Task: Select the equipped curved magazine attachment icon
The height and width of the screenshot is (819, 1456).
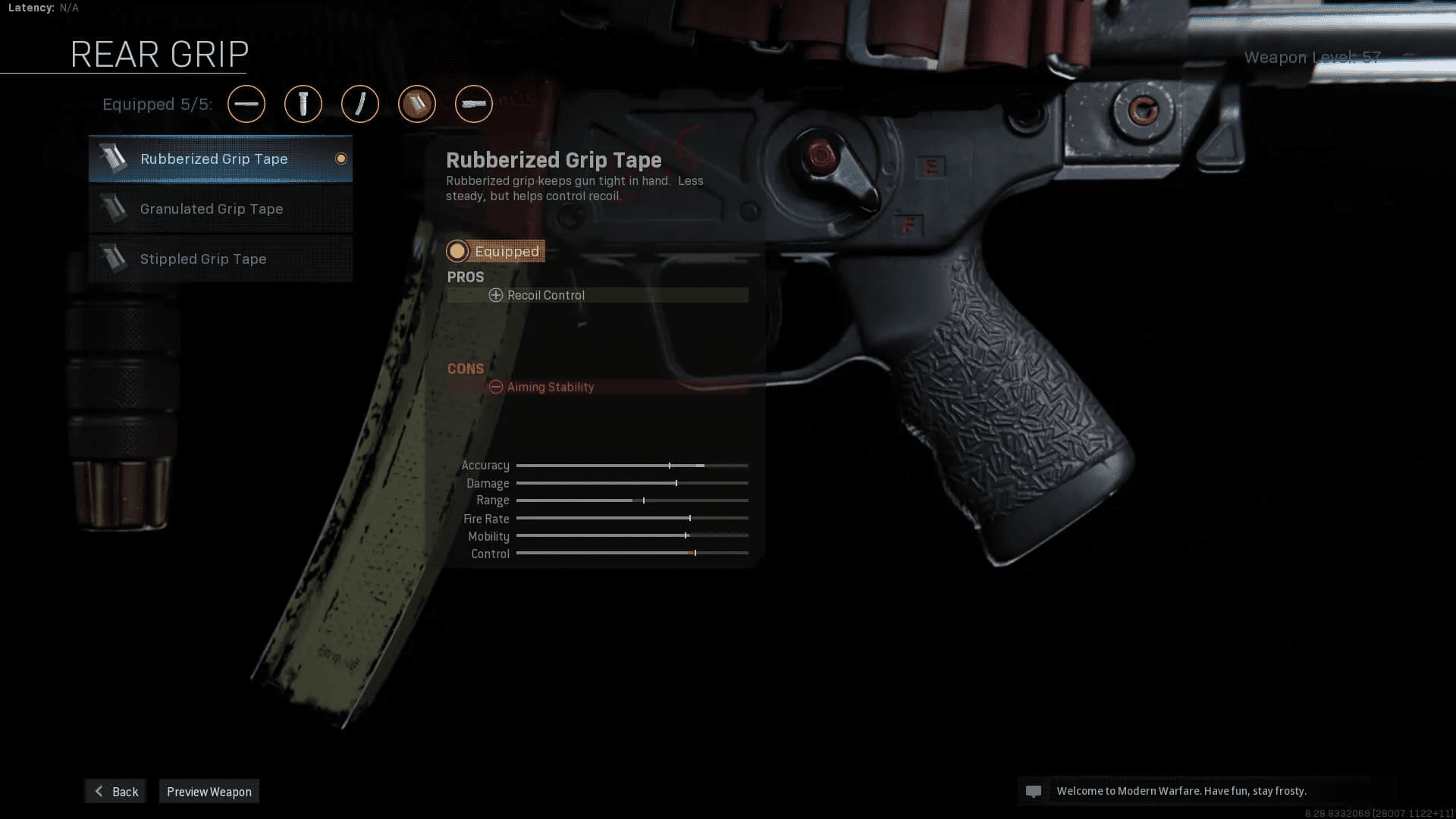Action: coord(360,104)
